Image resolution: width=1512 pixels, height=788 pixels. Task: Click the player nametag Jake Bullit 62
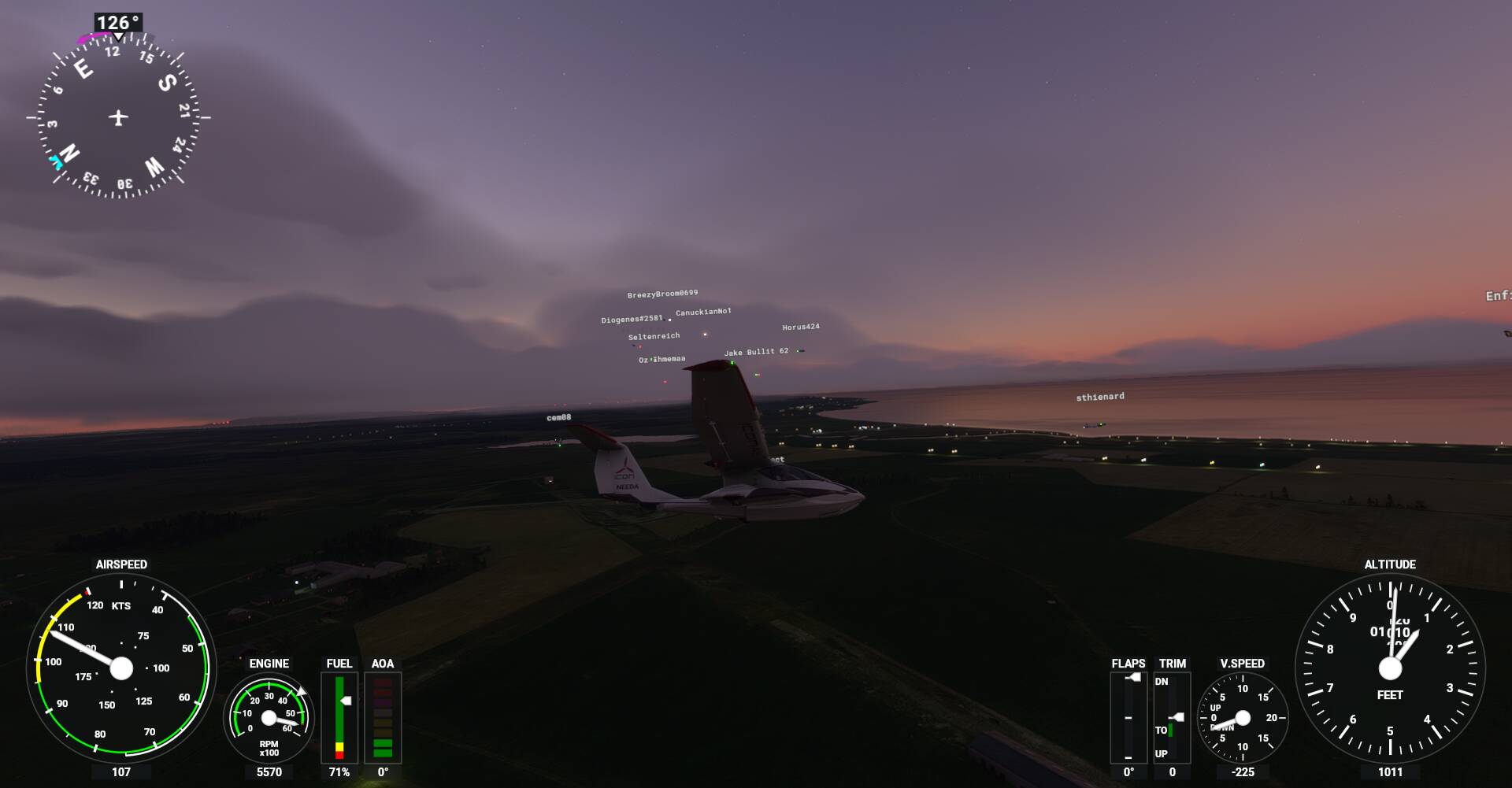tap(754, 352)
